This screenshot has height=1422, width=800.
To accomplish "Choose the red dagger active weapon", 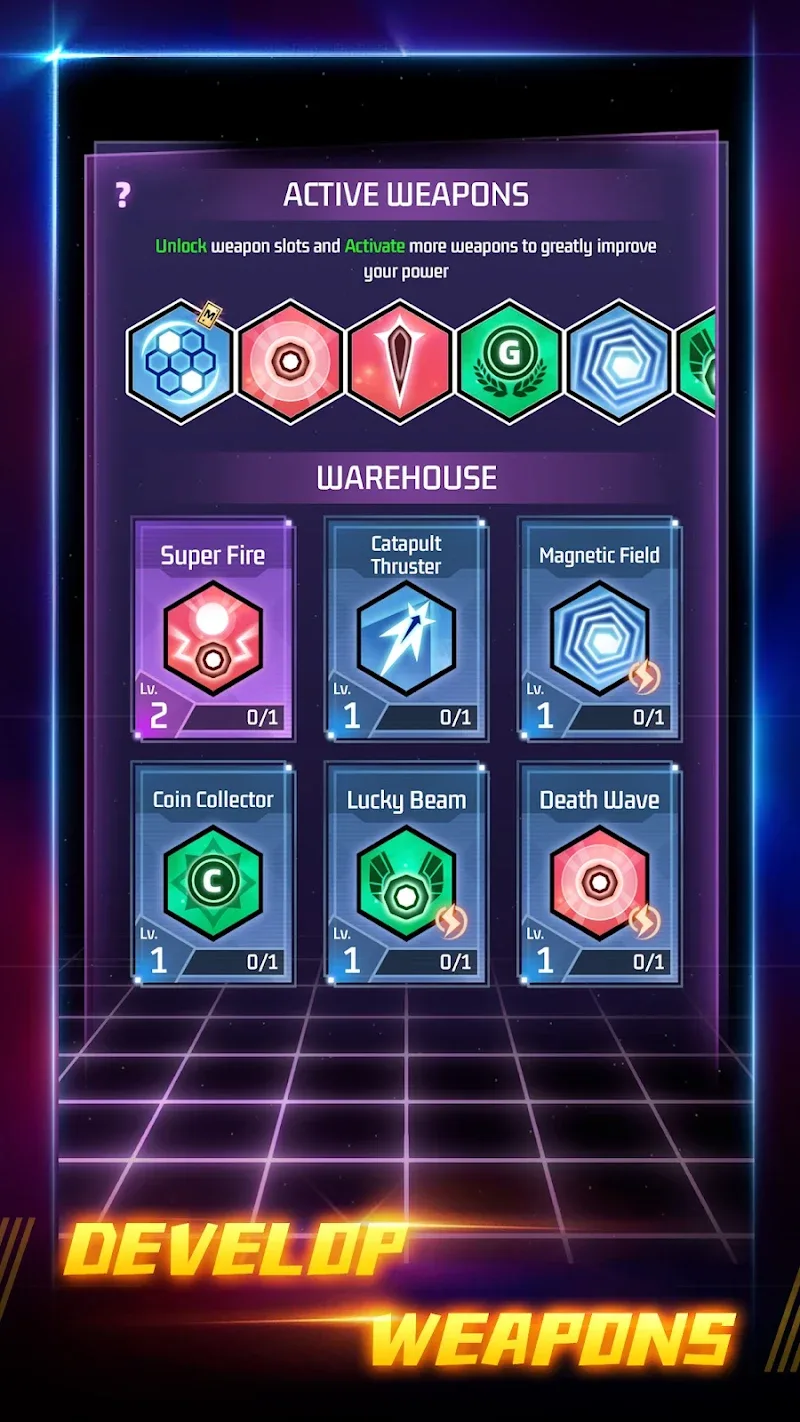I will (x=400, y=361).
